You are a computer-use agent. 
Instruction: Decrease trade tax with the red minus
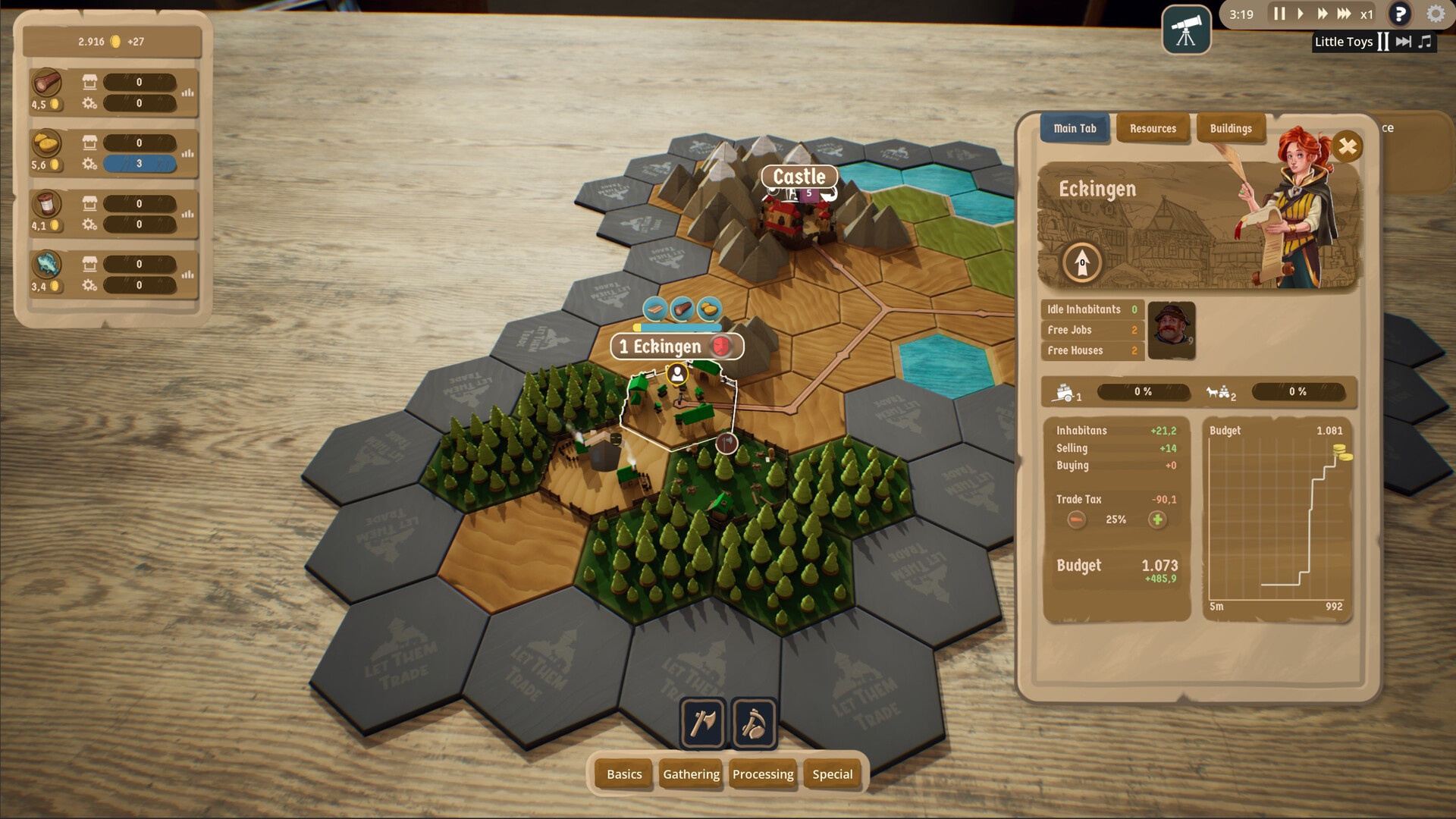pos(1076,519)
